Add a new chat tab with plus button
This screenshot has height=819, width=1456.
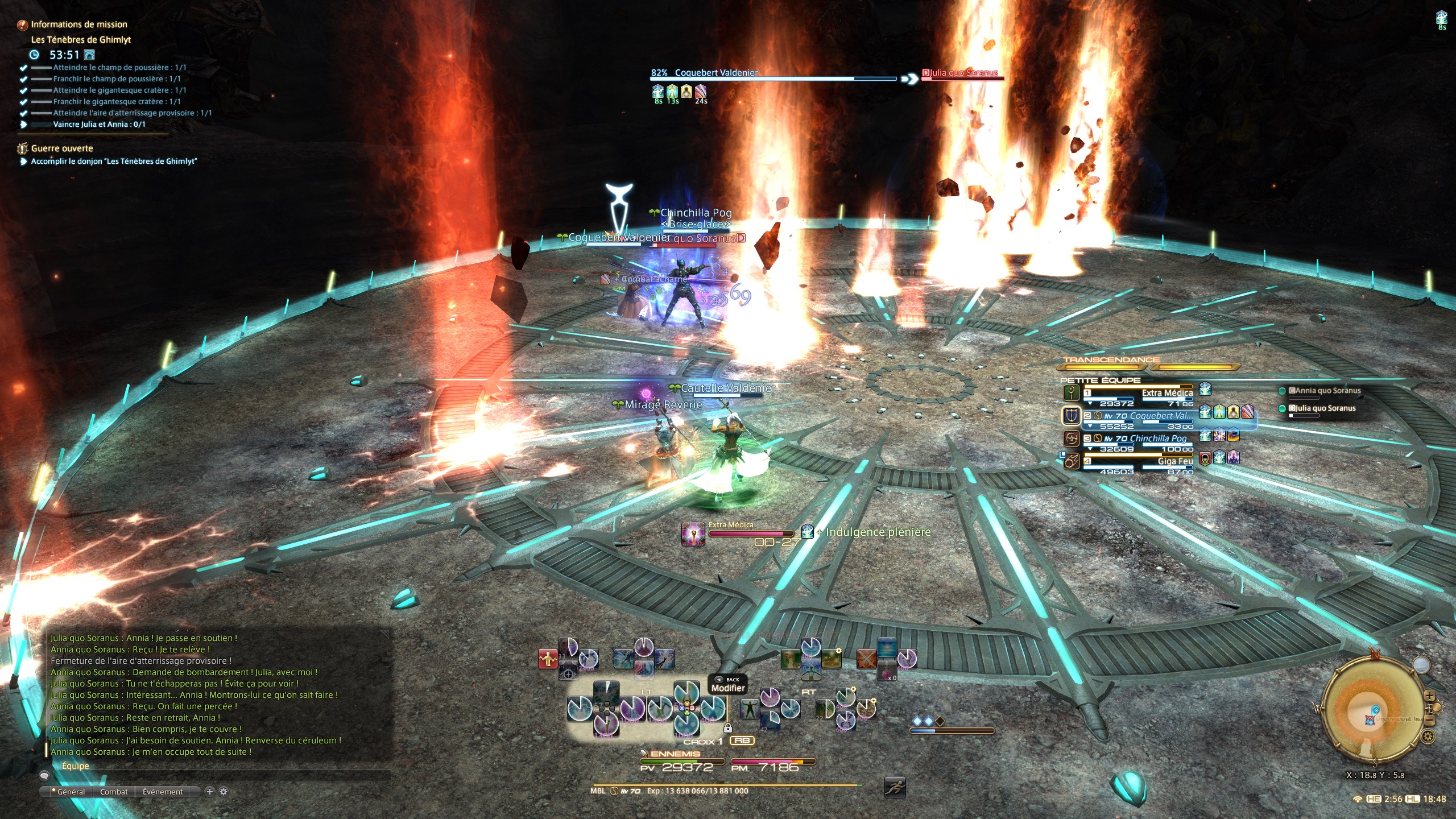tap(209, 791)
